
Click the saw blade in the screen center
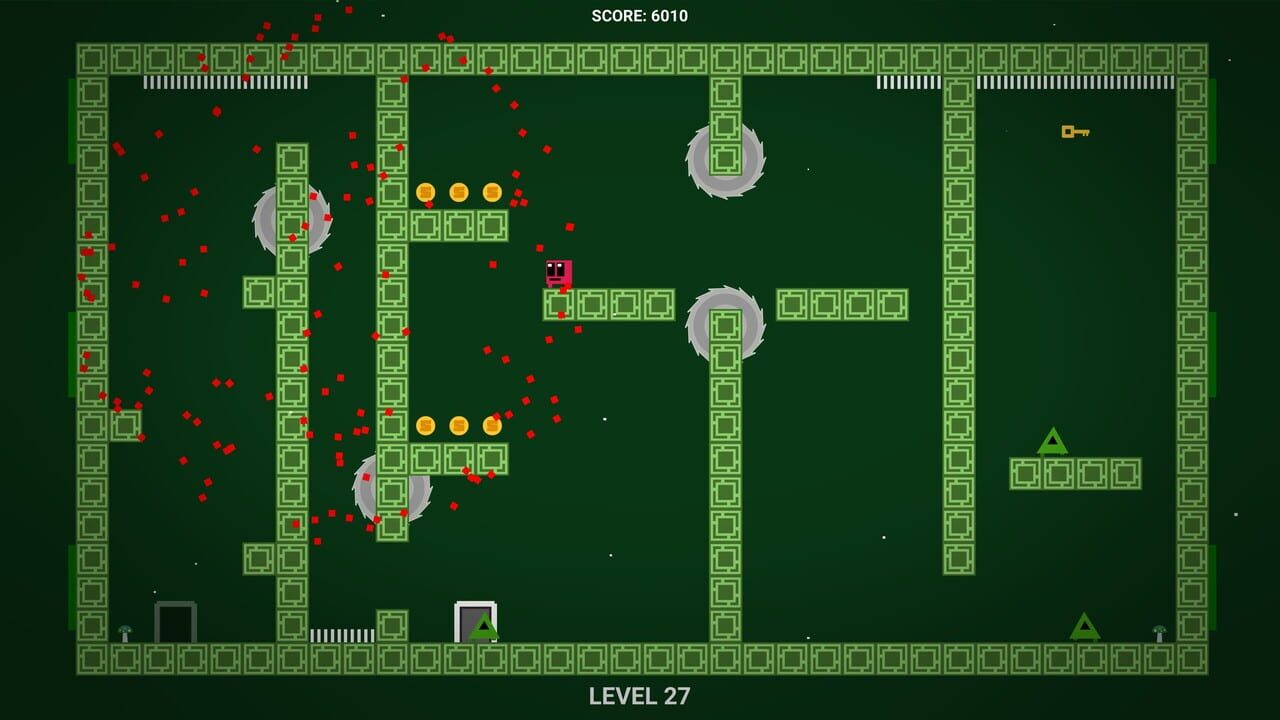pos(723,325)
